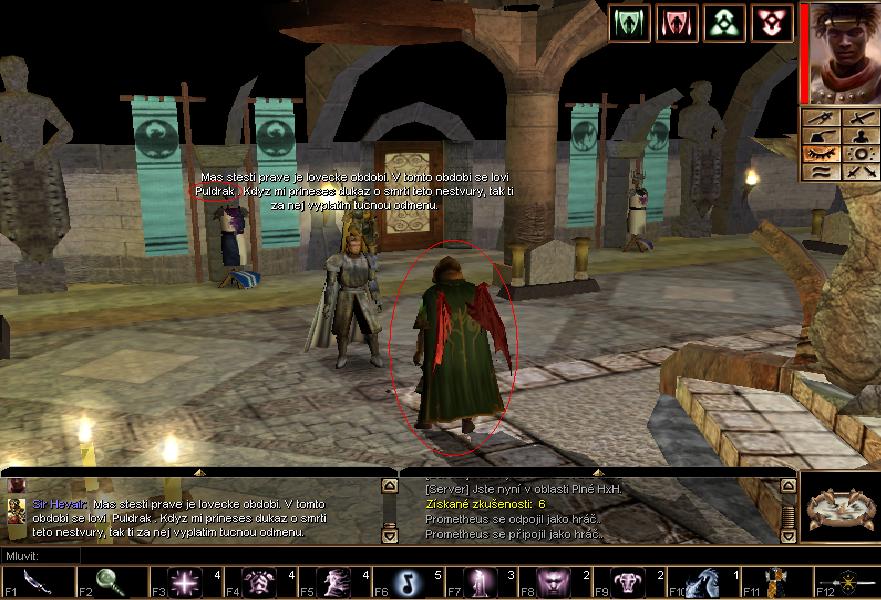Use the curved blade in slot F1
Viewport: 881px width, 600px height.
coord(38,582)
